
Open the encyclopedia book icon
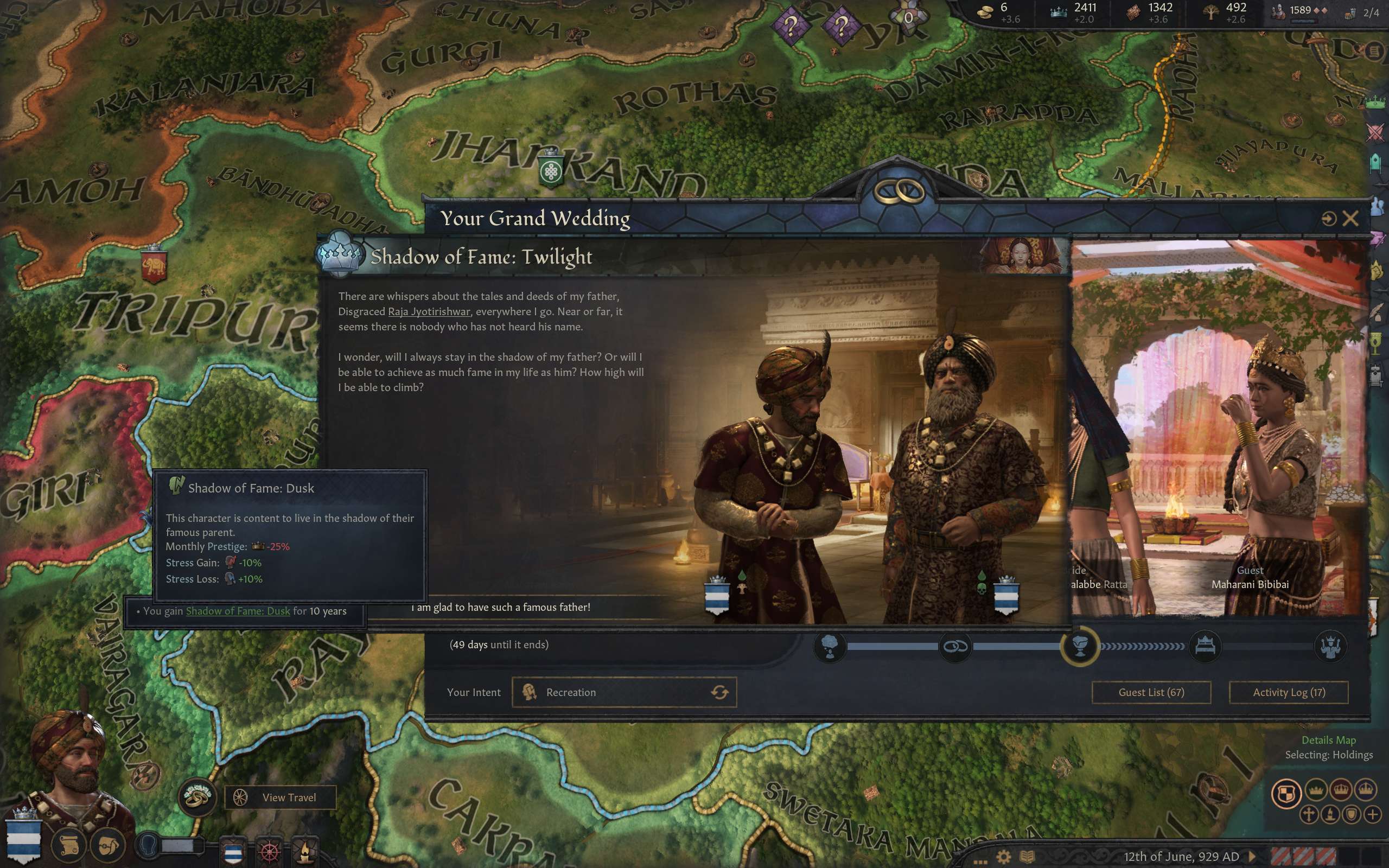click(1028, 857)
